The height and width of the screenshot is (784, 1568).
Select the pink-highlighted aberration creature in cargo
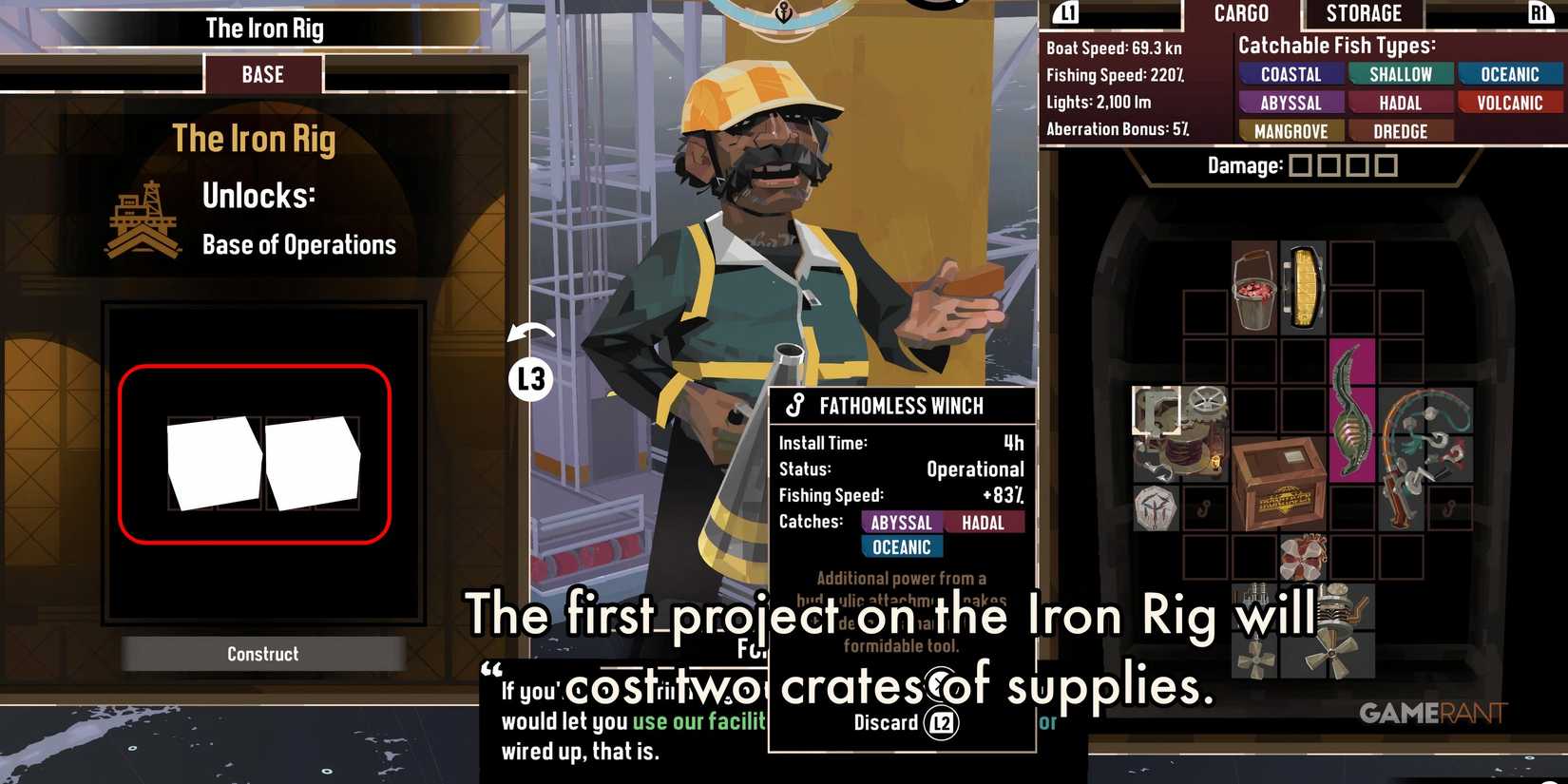[1350, 416]
